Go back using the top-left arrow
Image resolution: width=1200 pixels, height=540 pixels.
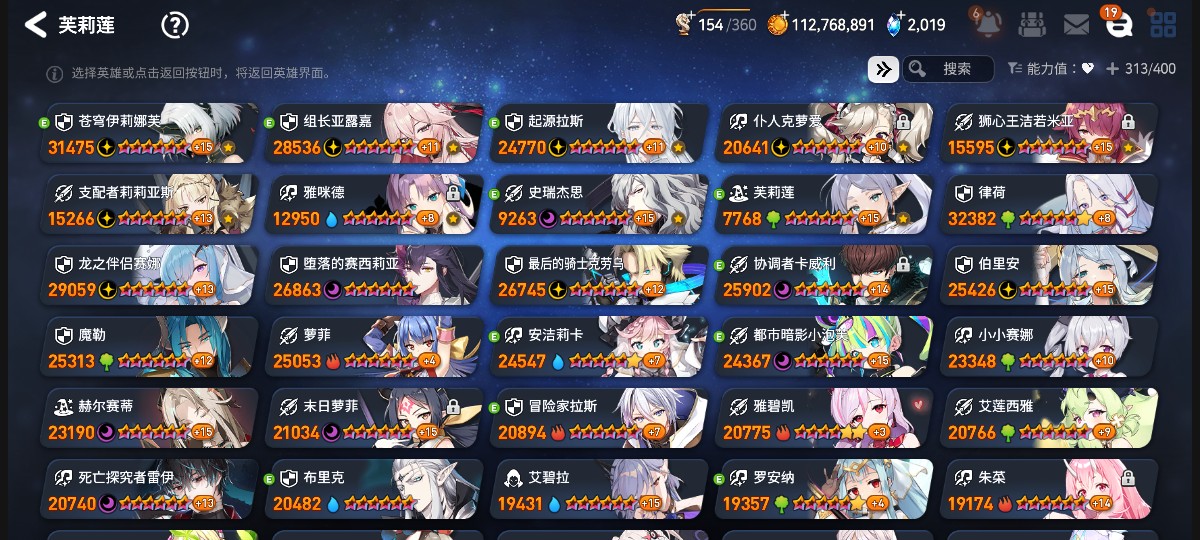[36, 25]
